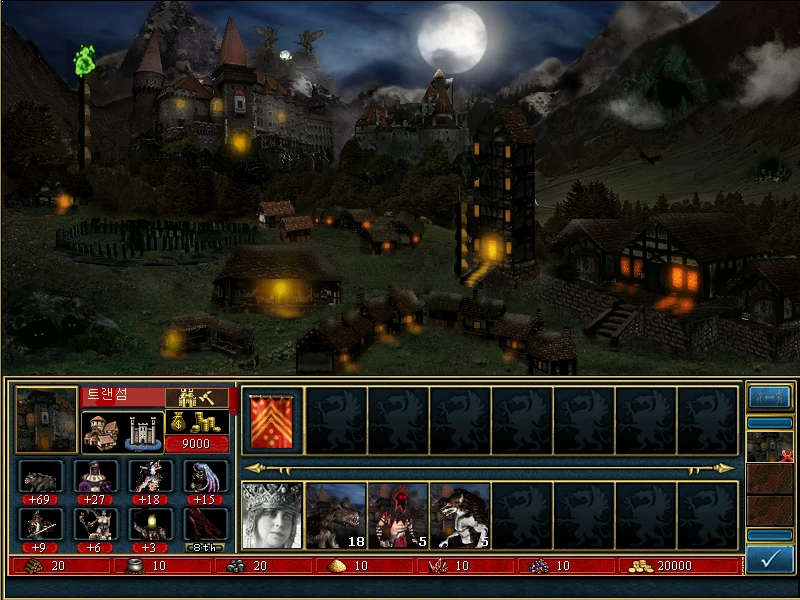
Task: Recruit the creature showing +9 available
Action: point(41,524)
